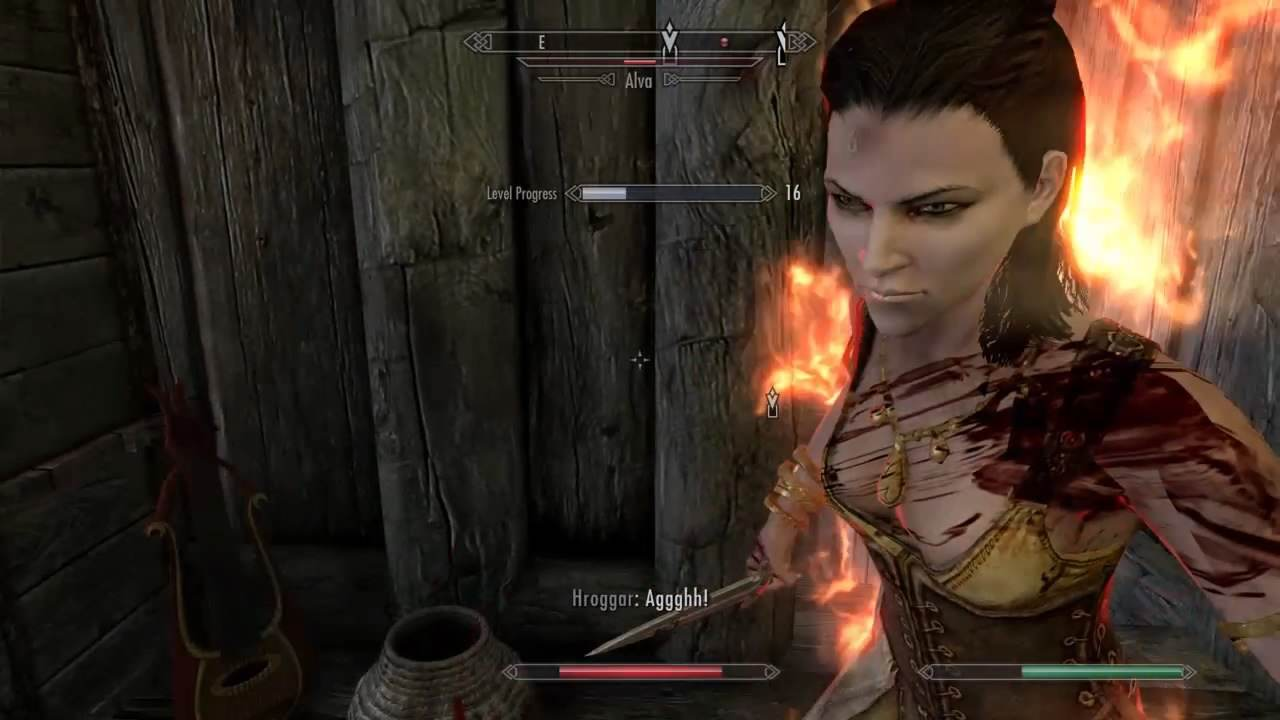Select the red enemy dot on the compass

coord(724,42)
